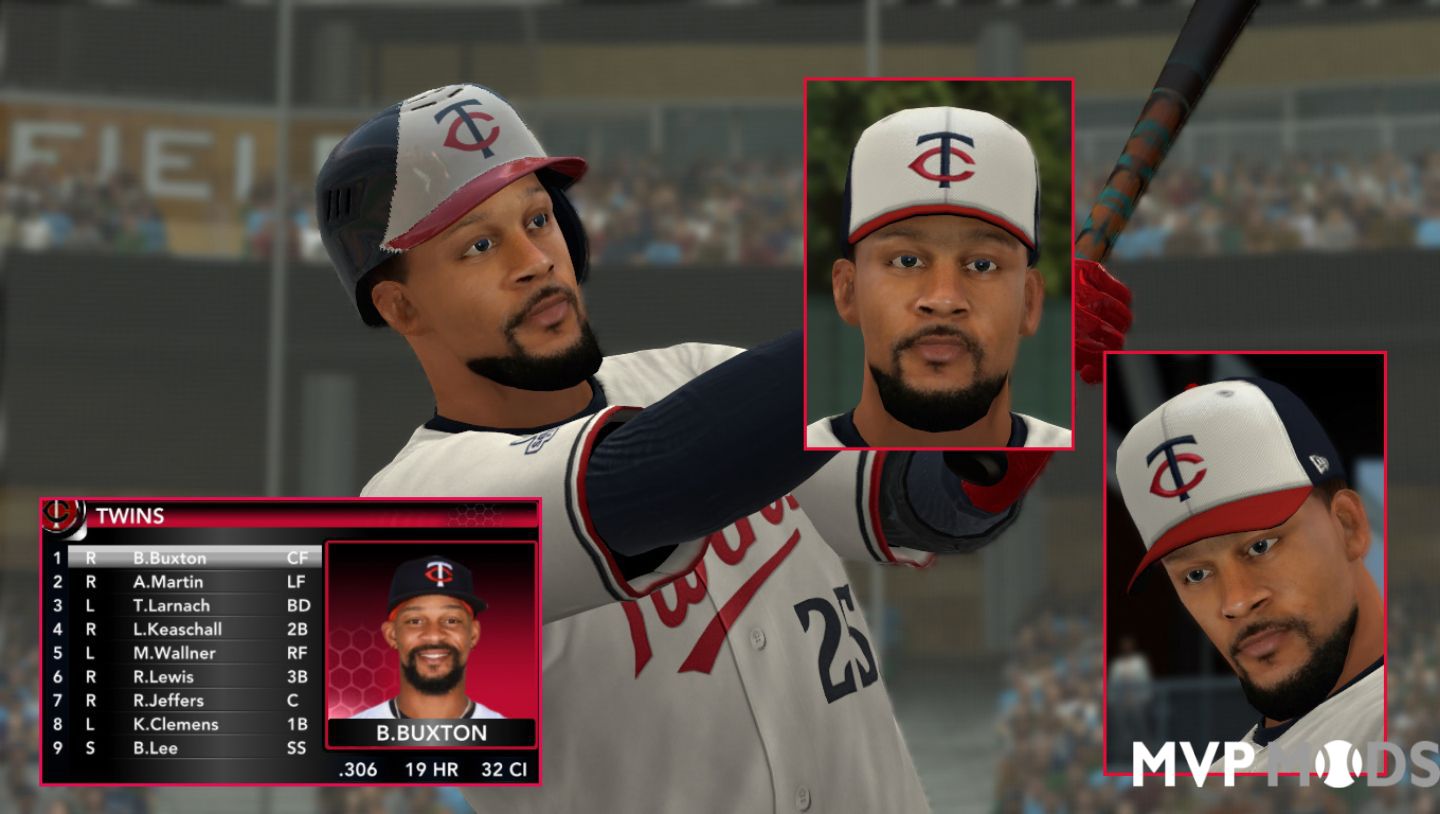
Task: Pick T.Larnach from the batting order
Action: tap(171, 605)
